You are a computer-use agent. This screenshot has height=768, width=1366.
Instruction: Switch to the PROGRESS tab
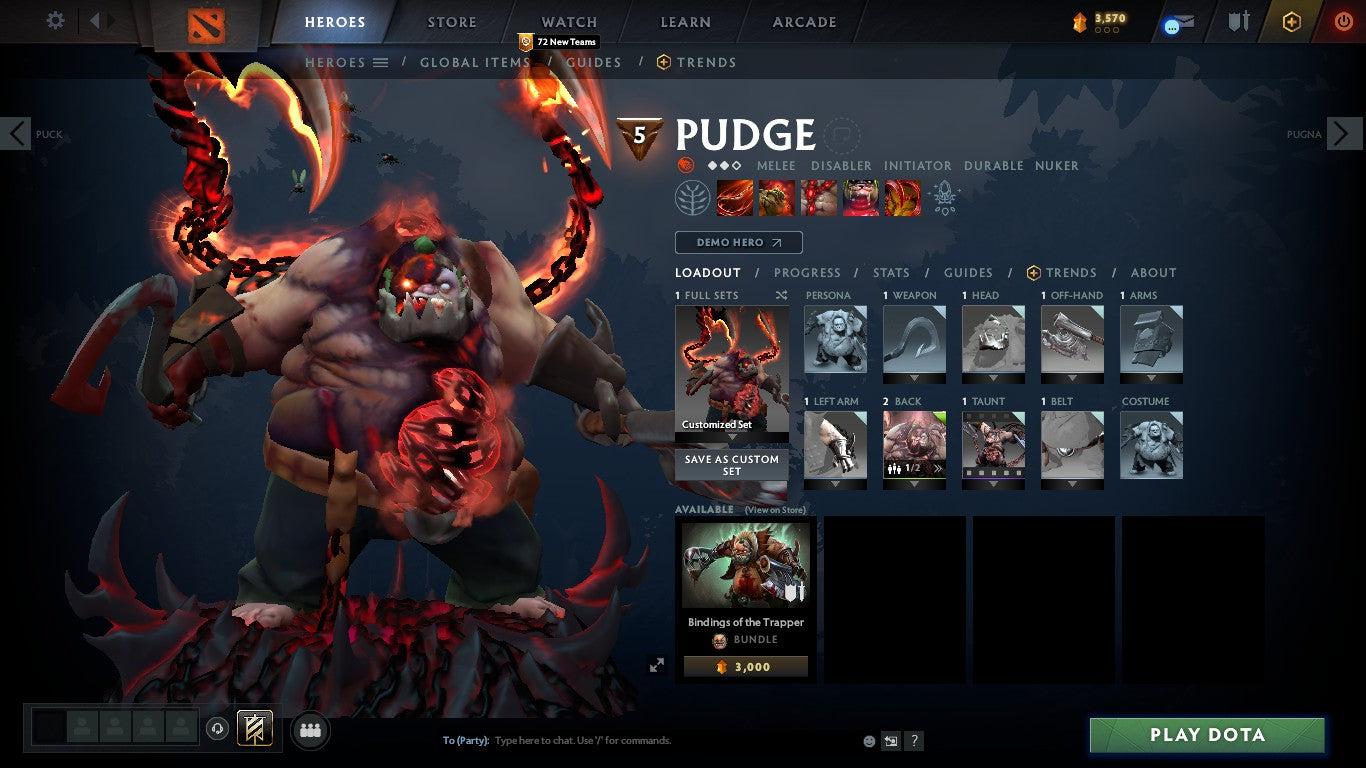808,272
